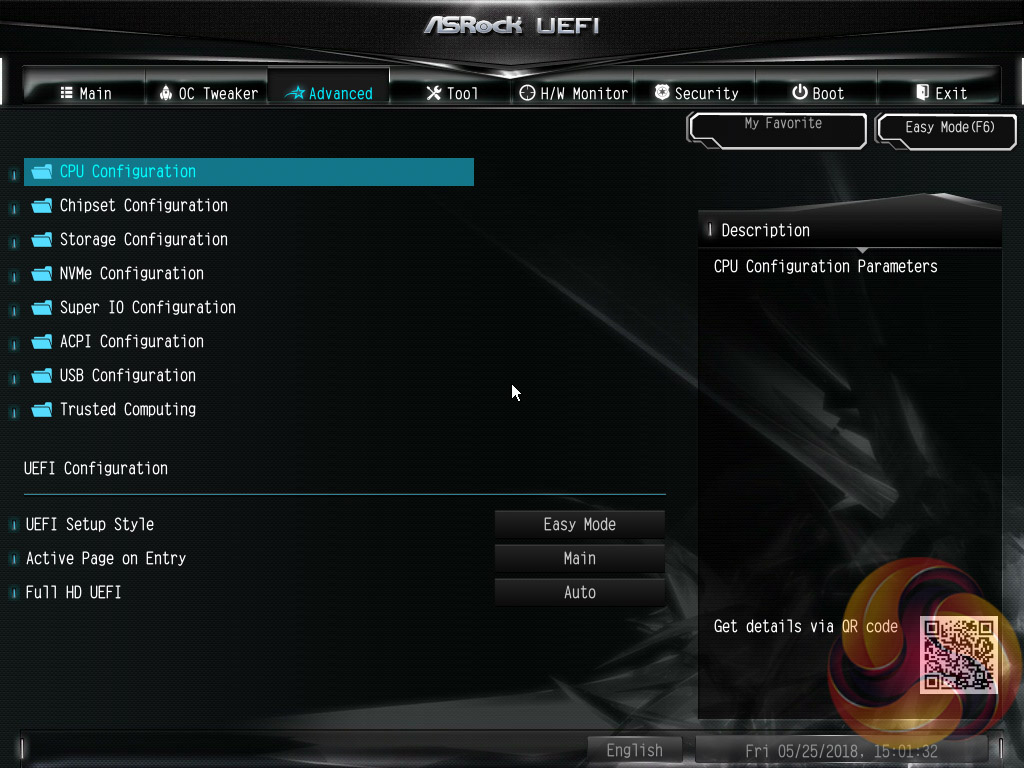Open the H/W Monitor tab
The image size is (1024, 768).
574,93
